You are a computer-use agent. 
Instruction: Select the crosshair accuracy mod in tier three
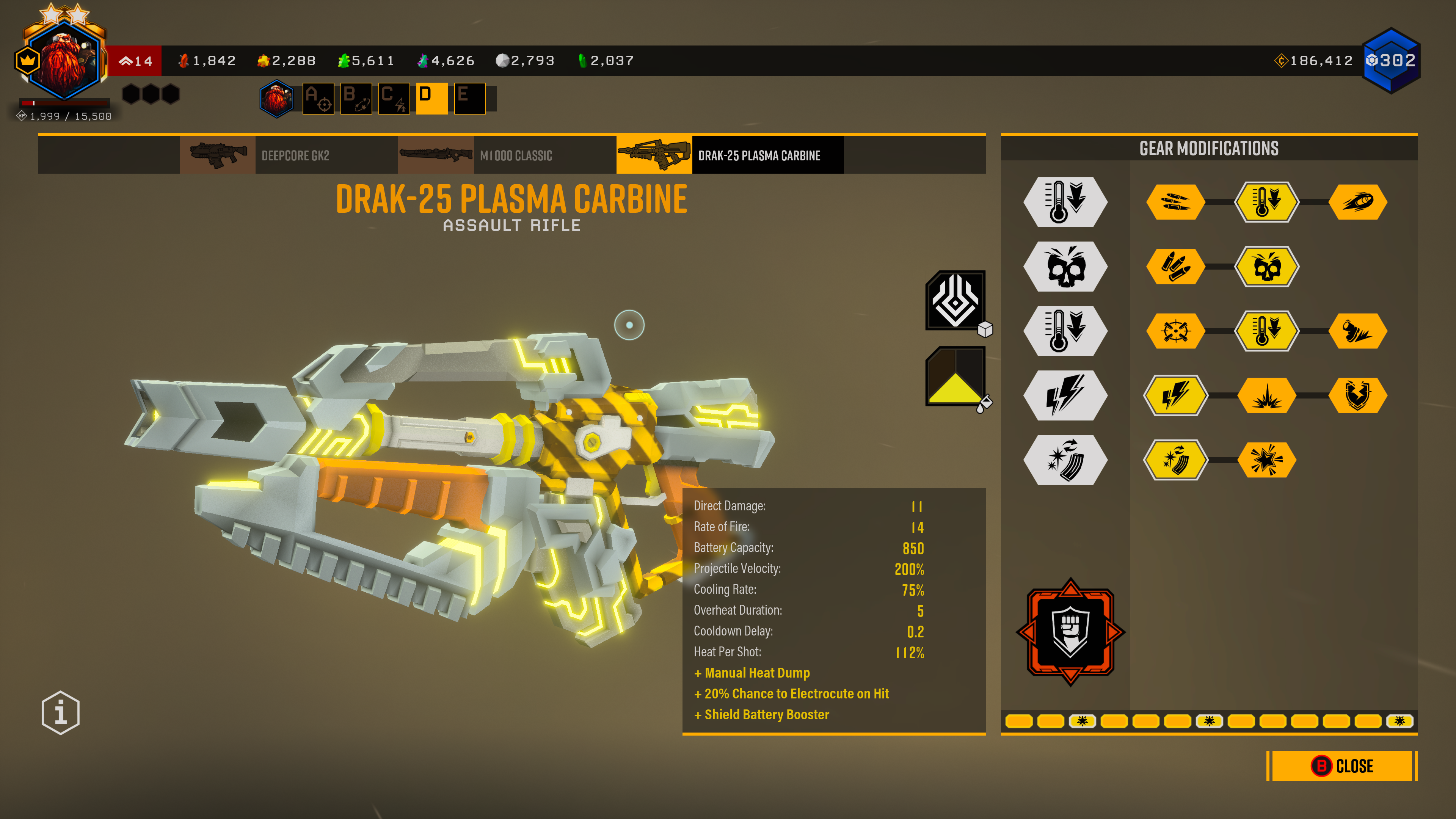click(1175, 331)
